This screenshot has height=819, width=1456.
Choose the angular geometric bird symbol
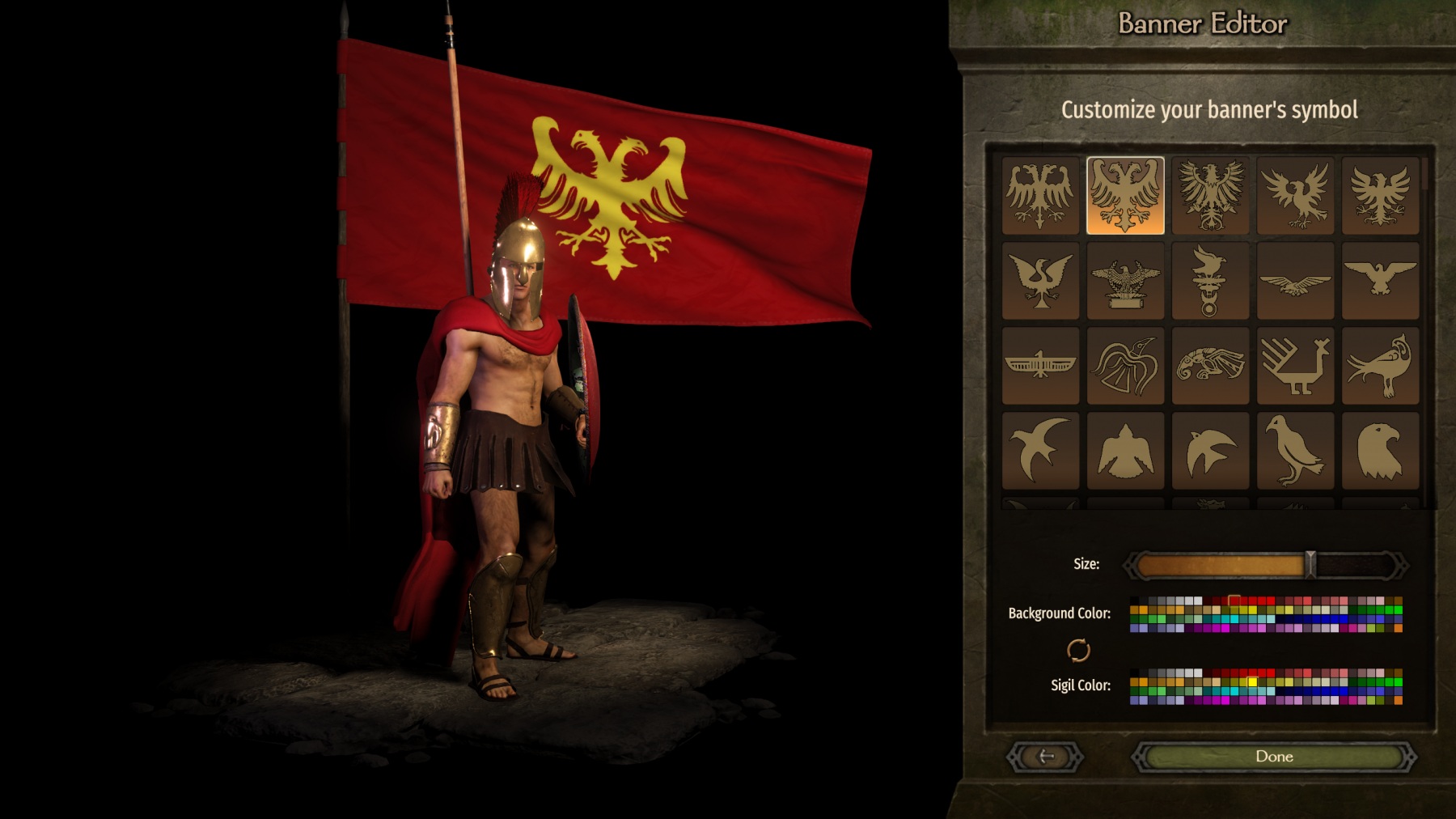pos(1295,366)
